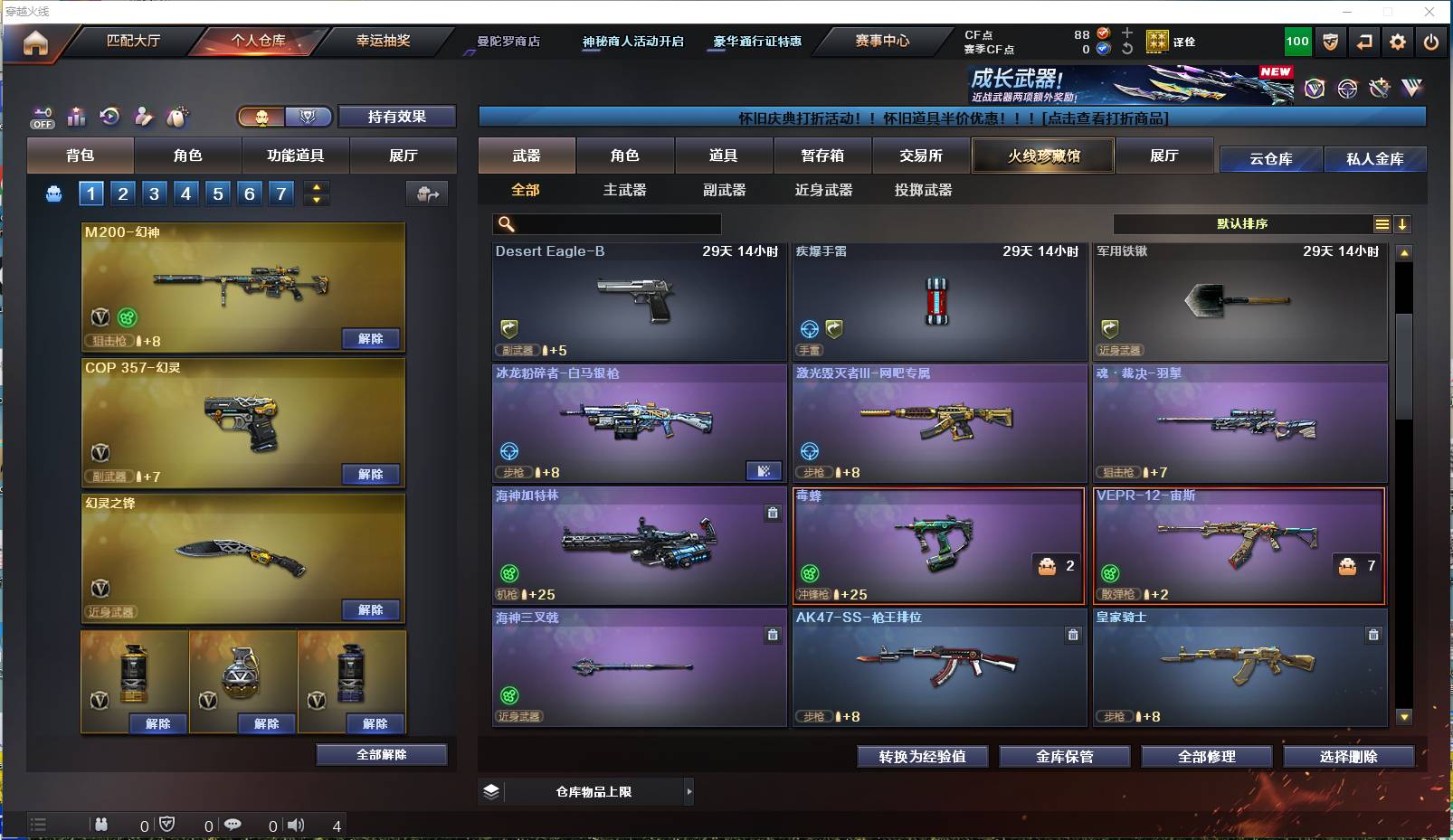The width and height of the screenshot is (1453, 840).
Task: Click the shield icon beside the green 100 counter
Action: click(x=1329, y=42)
